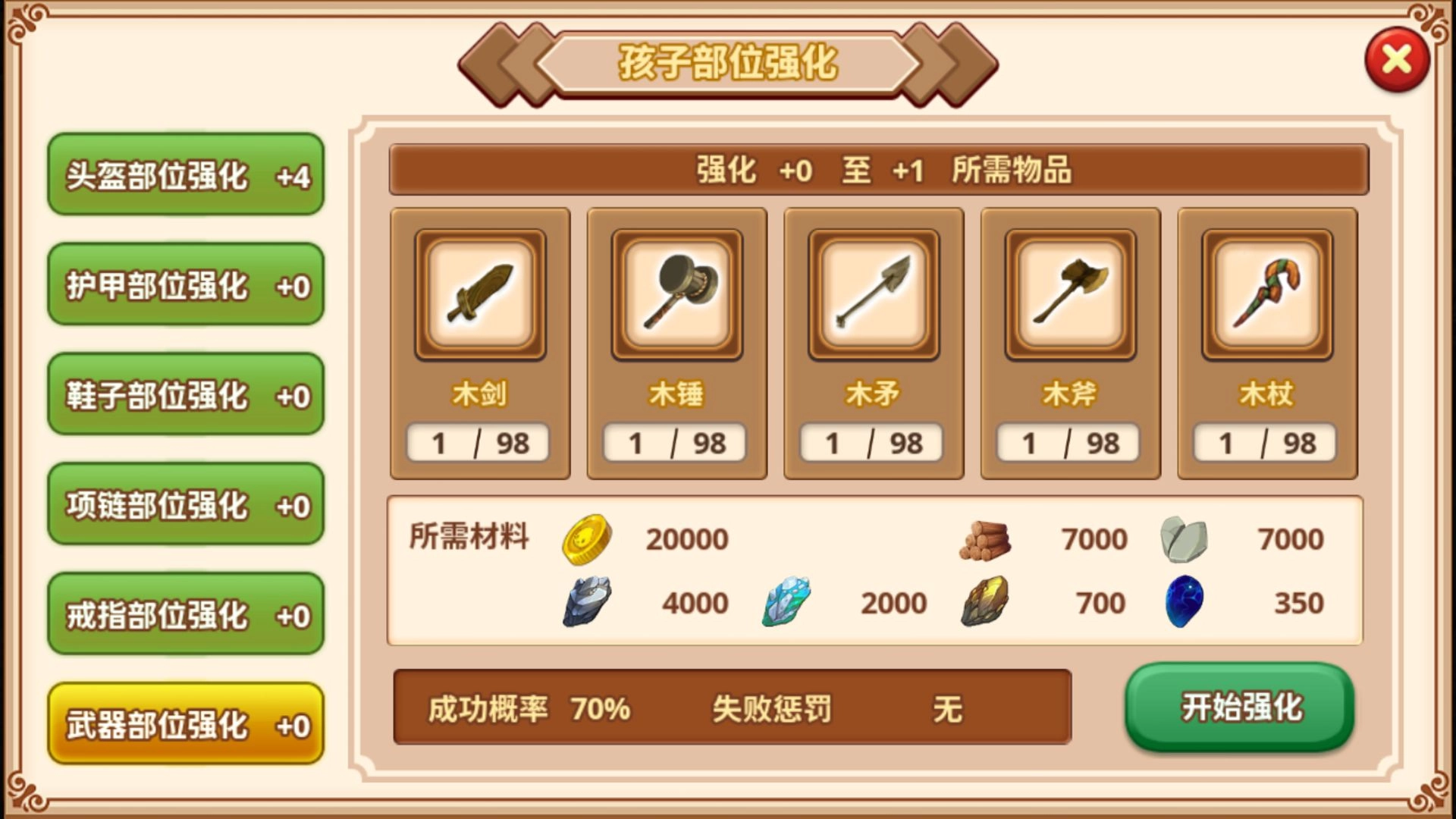The height and width of the screenshot is (819, 1456).
Task: Select 鞋子部位强化 shoes enhancement
Action: click(x=184, y=396)
